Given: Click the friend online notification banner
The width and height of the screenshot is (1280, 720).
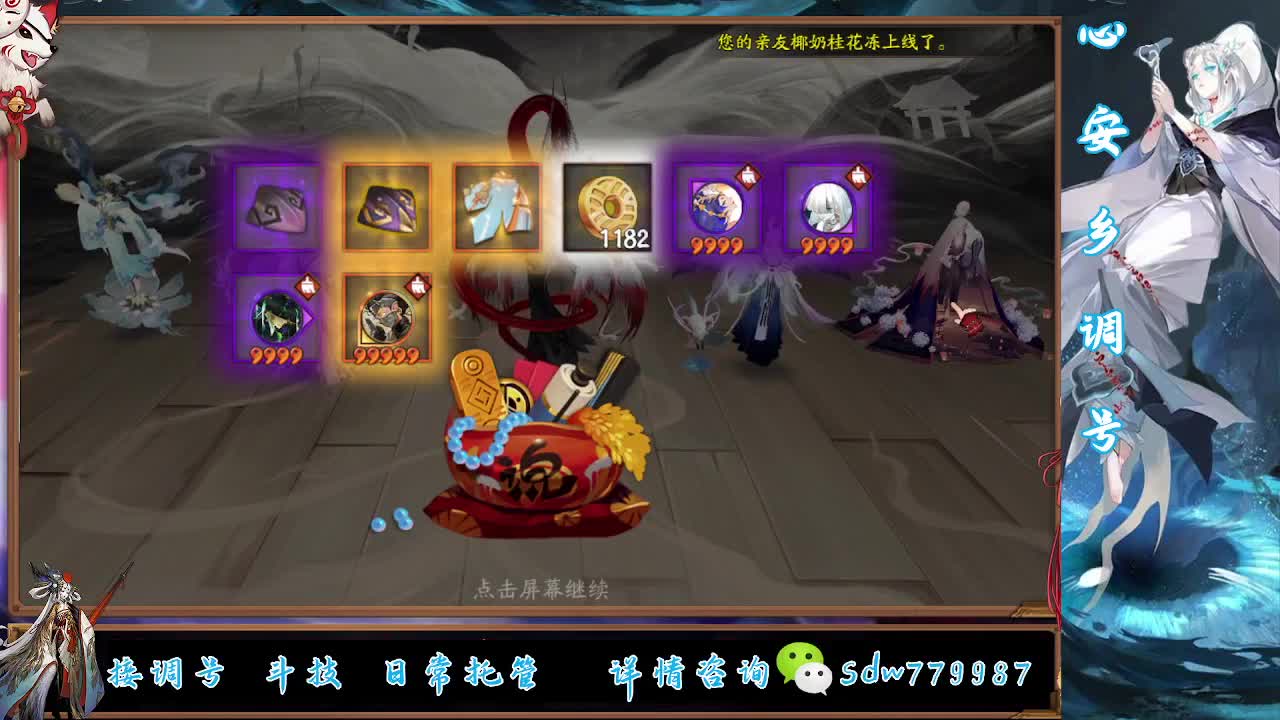Looking at the screenshot, I should [833, 43].
